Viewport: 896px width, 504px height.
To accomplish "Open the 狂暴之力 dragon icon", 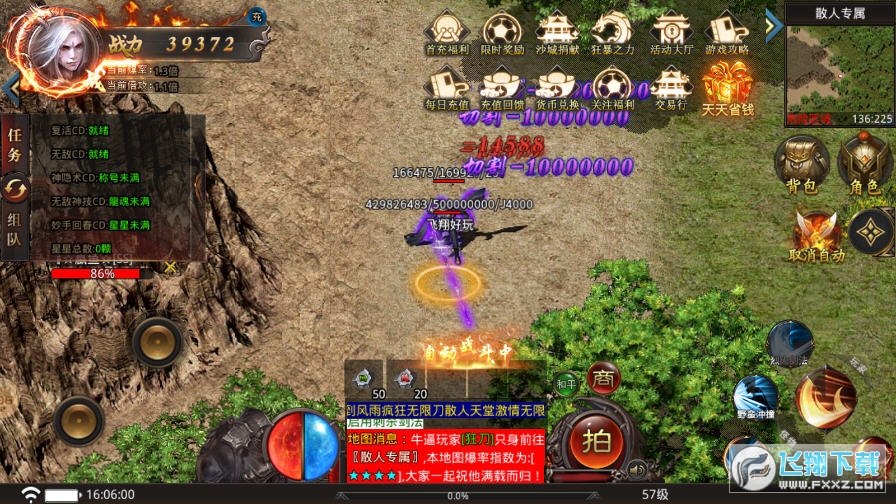I will point(611,33).
